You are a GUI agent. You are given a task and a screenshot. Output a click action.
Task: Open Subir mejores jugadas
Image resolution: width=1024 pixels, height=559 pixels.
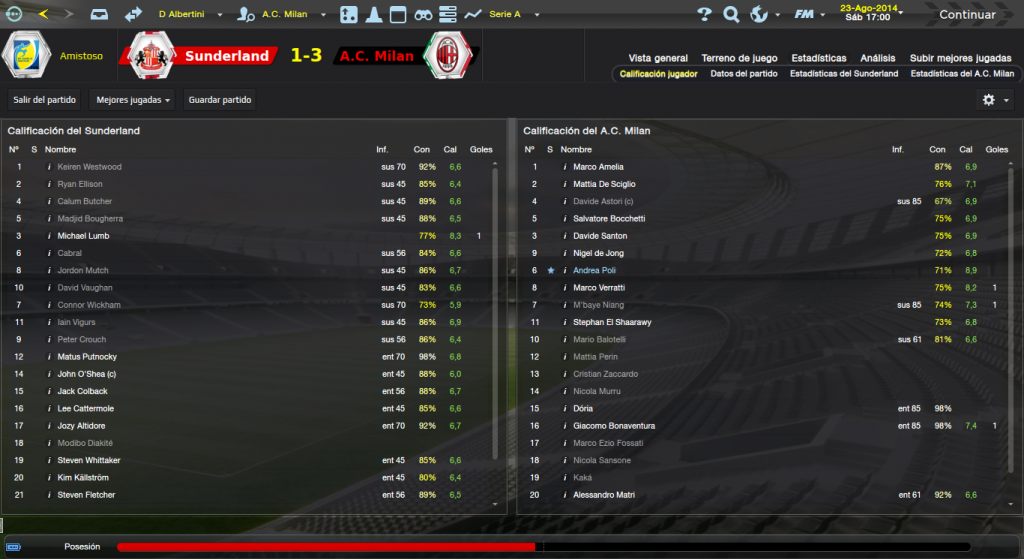tap(961, 58)
